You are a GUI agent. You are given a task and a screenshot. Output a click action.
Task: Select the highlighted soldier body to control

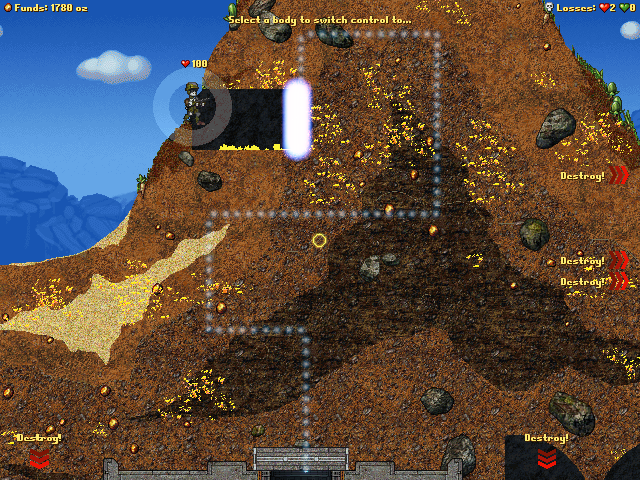click(x=192, y=104)
